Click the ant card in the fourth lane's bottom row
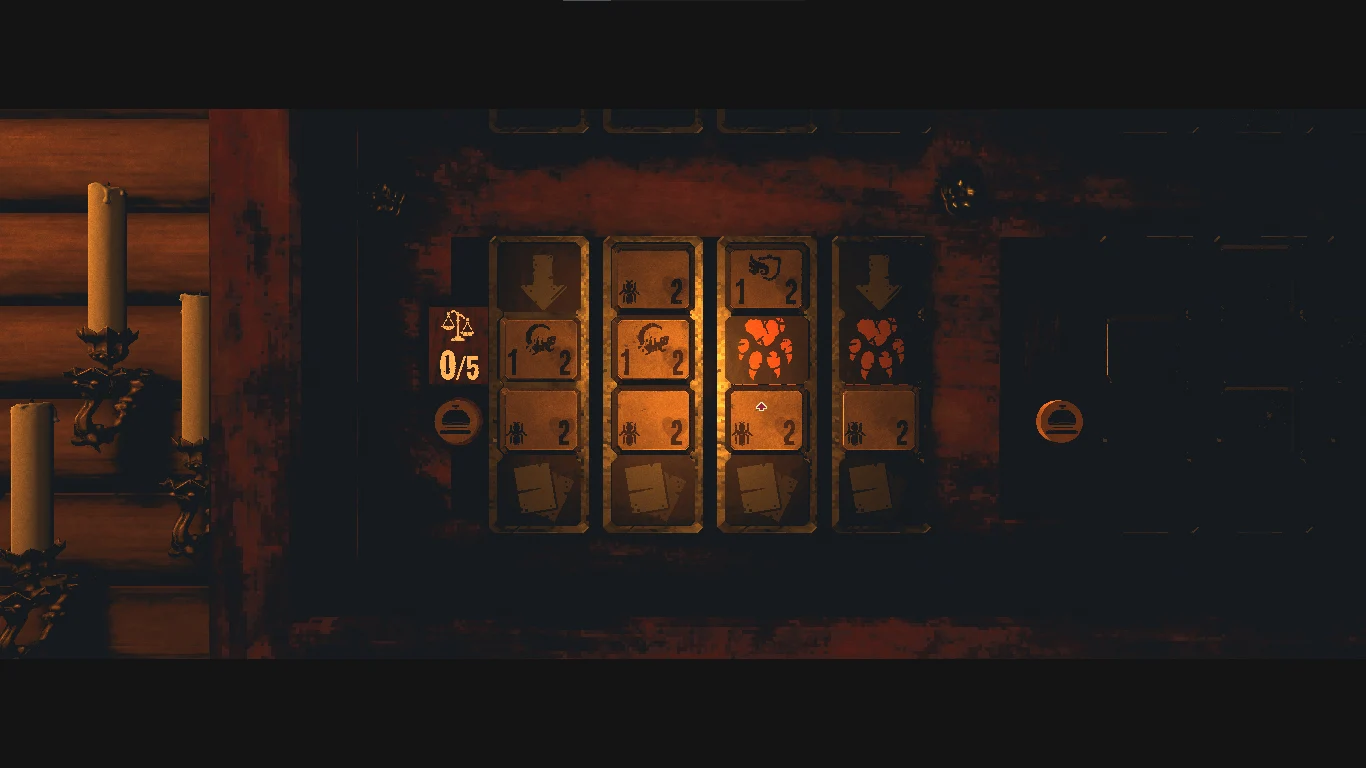 879,420
